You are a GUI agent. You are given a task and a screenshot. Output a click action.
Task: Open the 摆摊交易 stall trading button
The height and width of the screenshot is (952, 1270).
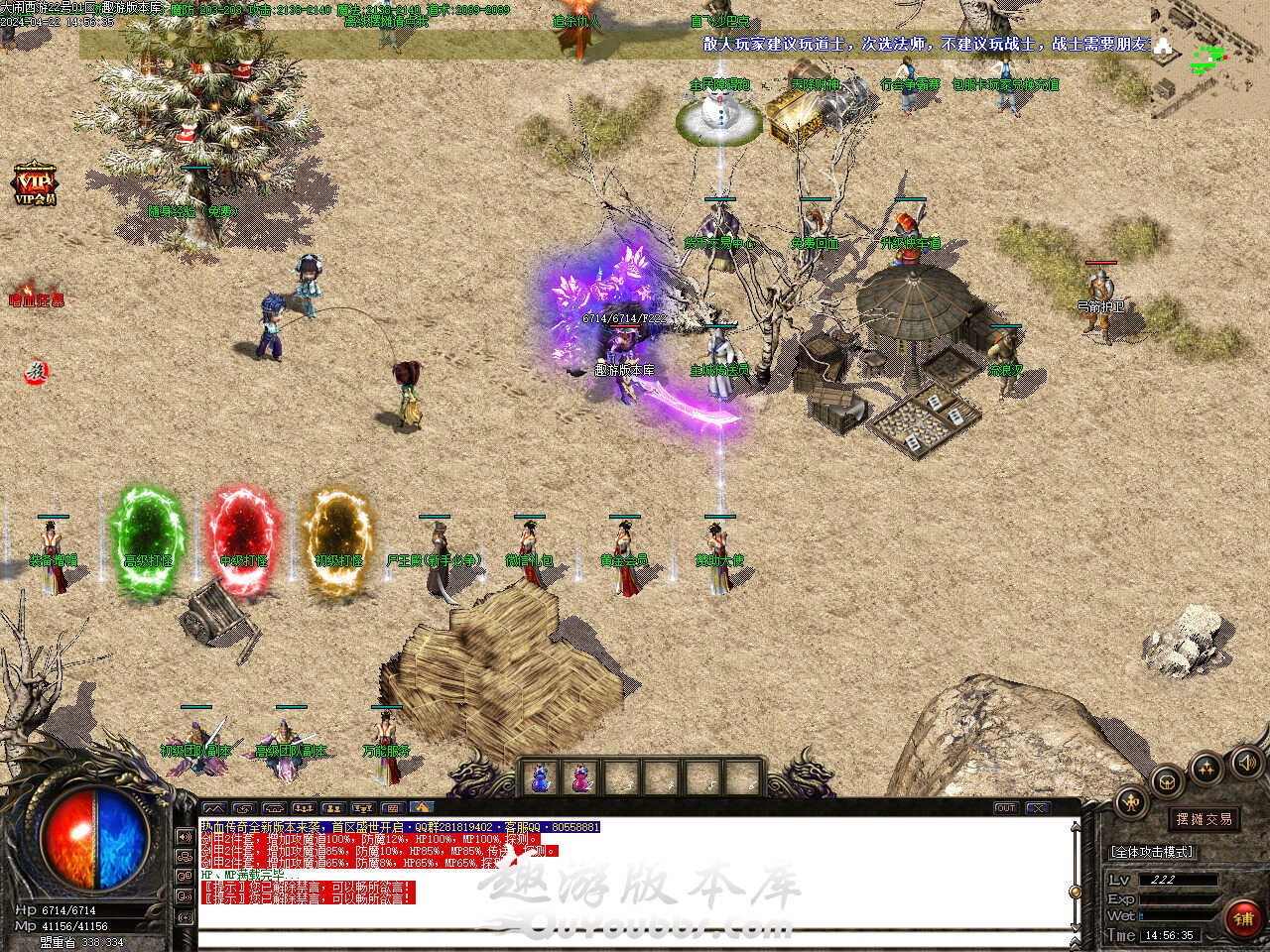tap(1204, 819)
